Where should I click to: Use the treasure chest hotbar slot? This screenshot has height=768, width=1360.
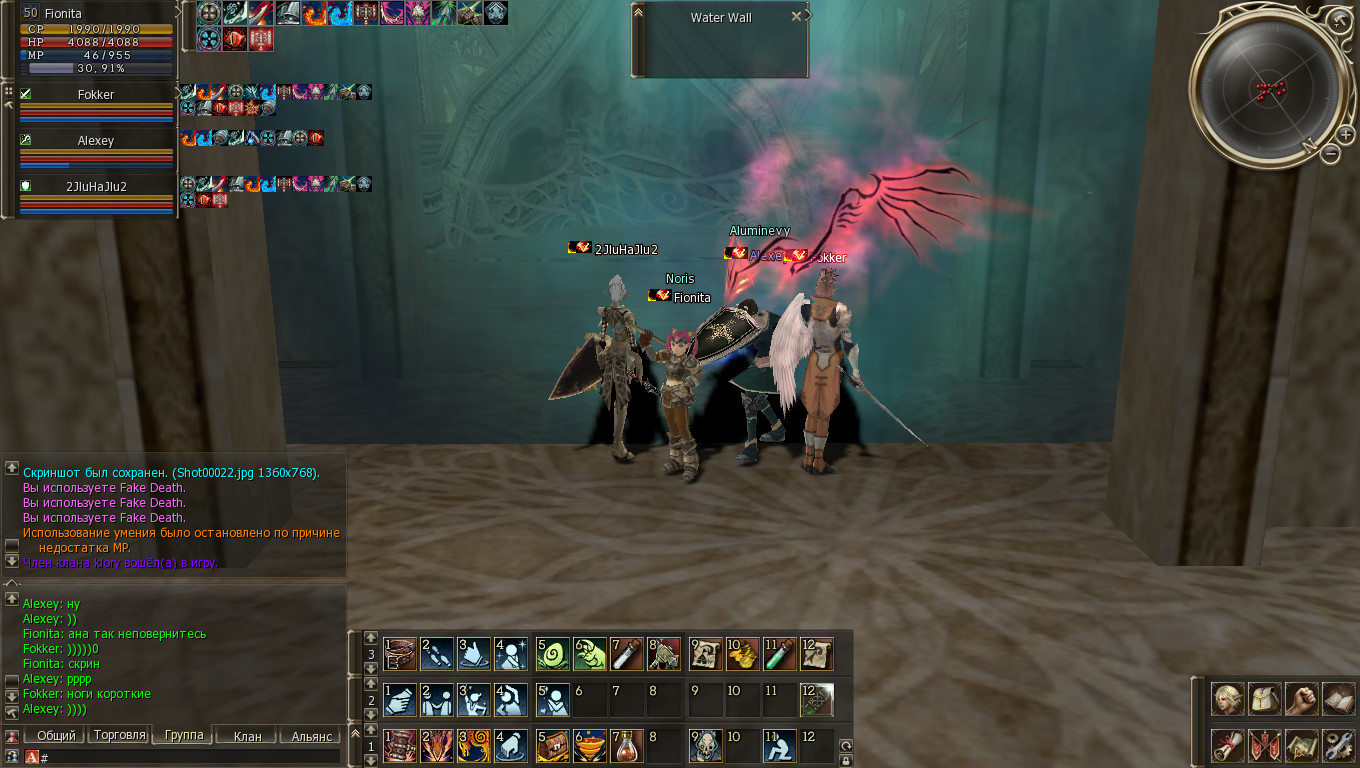point(553,746)
